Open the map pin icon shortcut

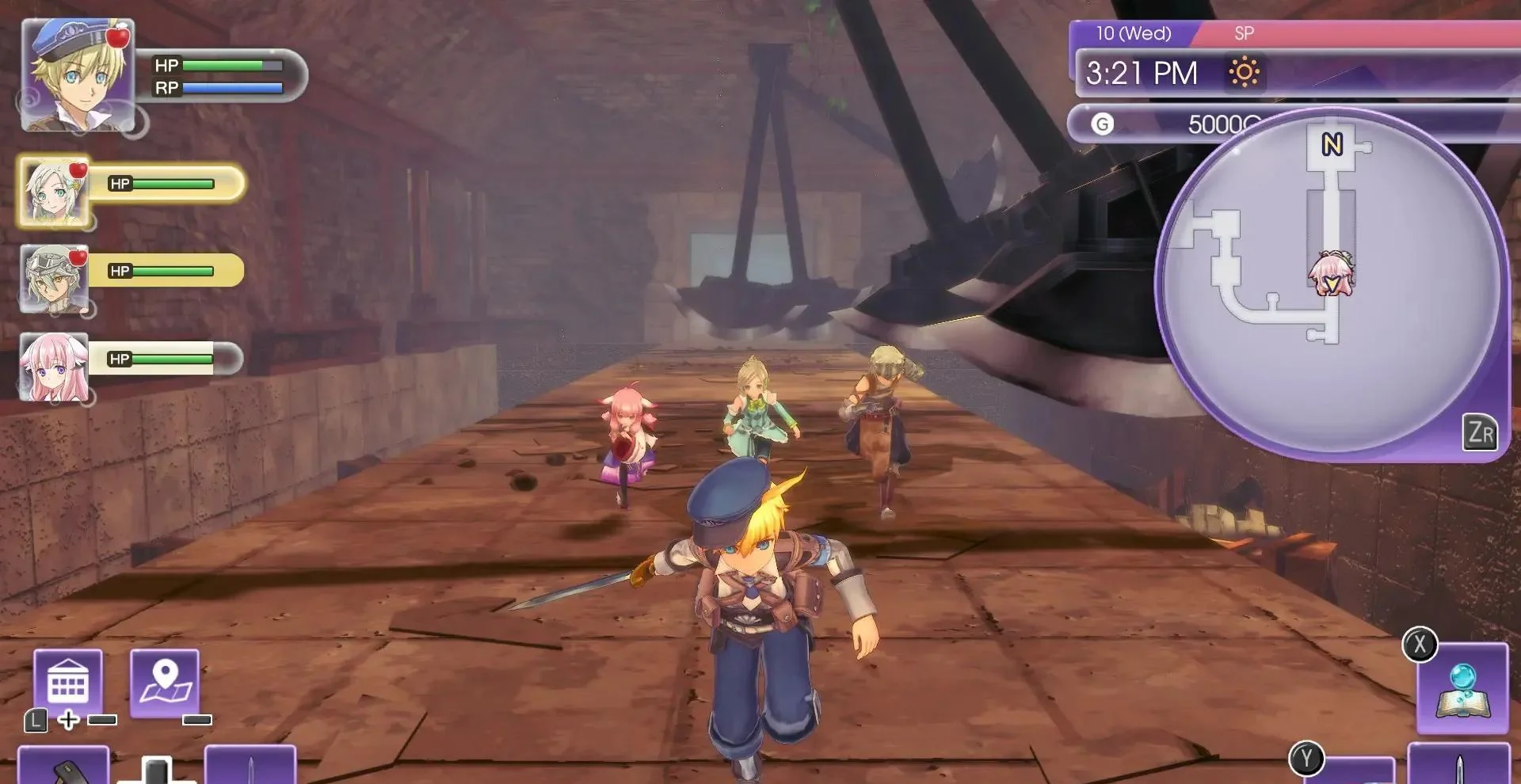pyautogui.click(x=165, y=683)
